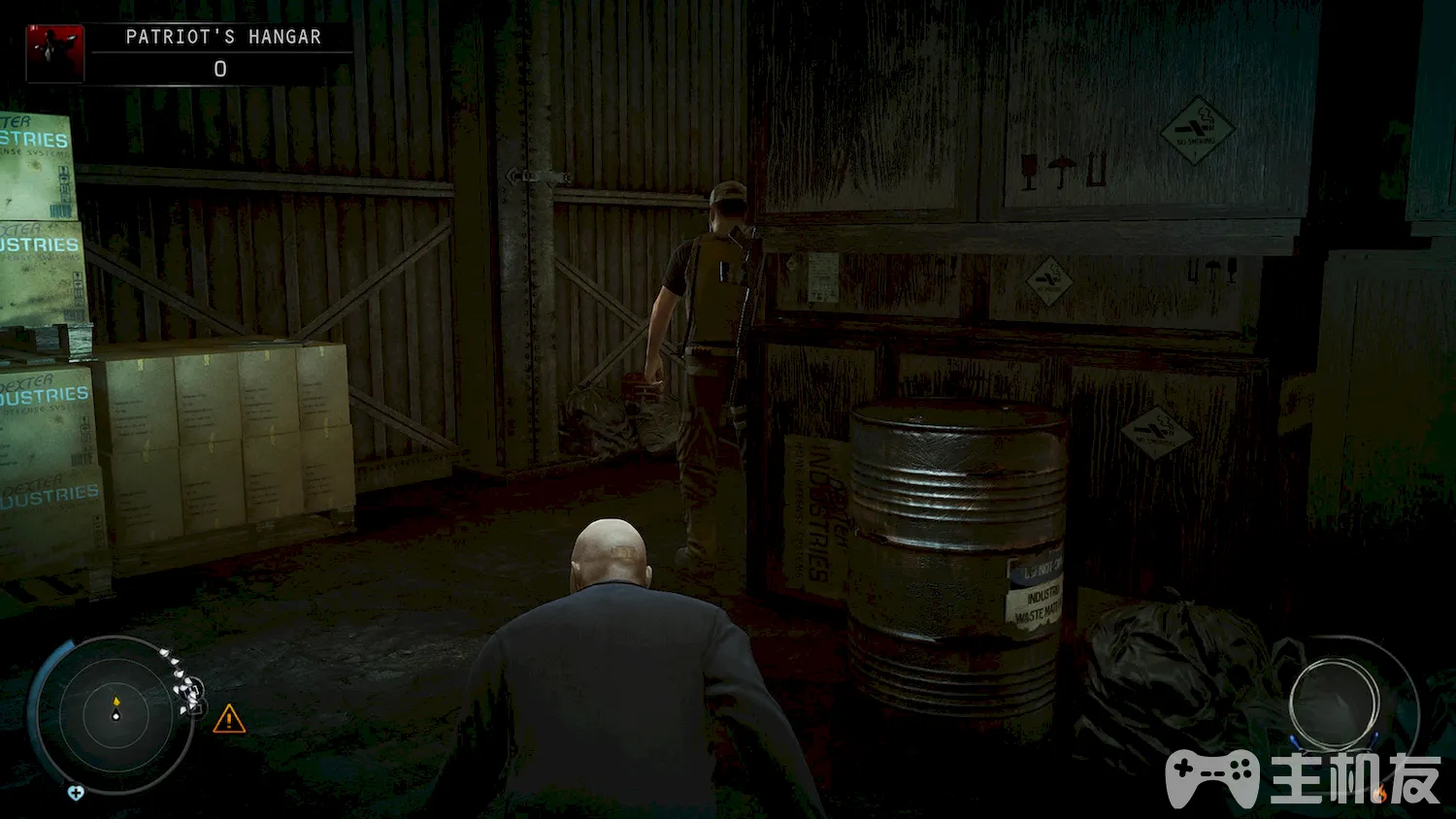This screenshot has width=1456, height=819.
Task: Click the yellow warning triangle alert icon
Action: point(229,719)
